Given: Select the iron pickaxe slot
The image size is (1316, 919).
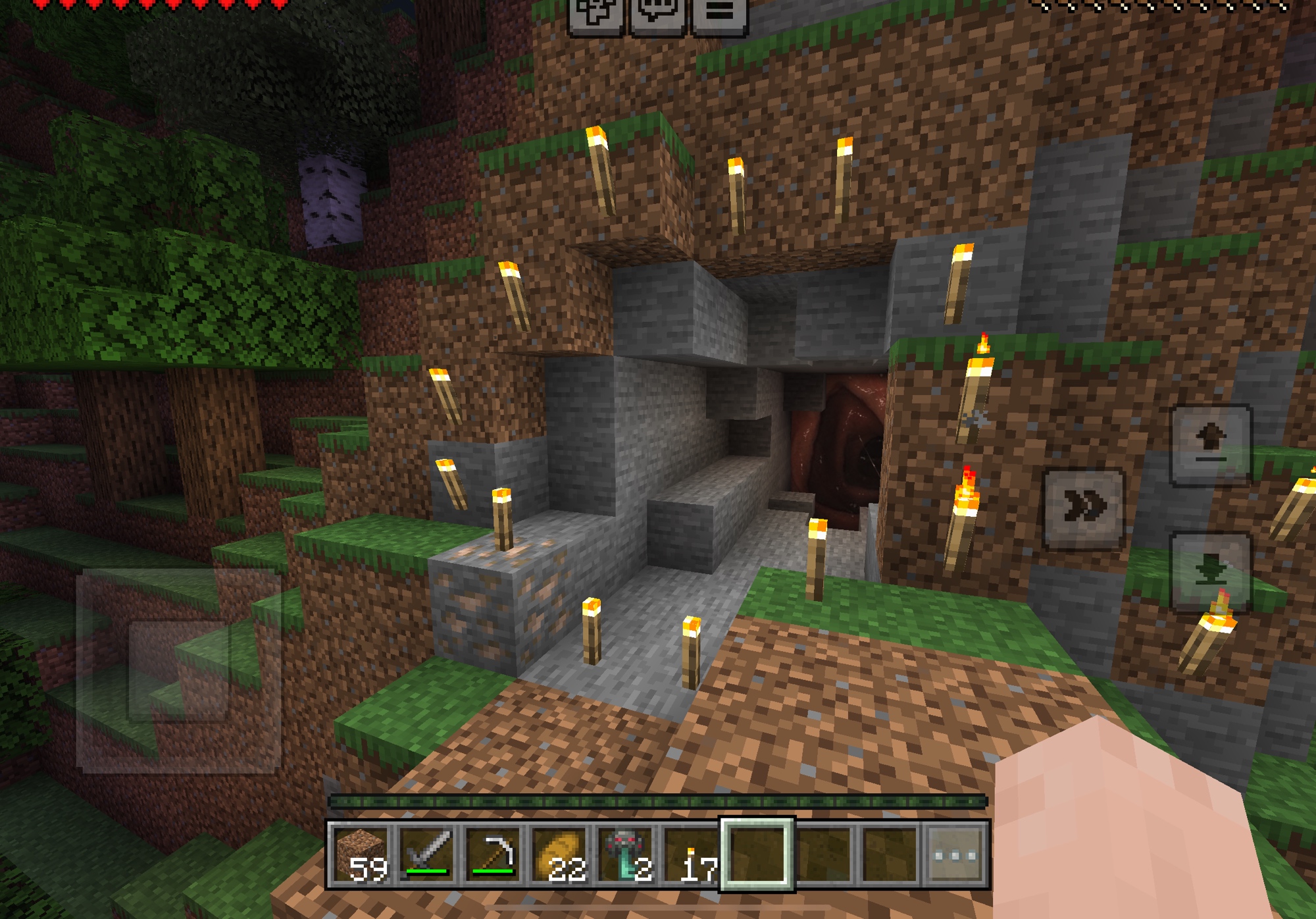Looking at the screenshot, I should 493,855.
